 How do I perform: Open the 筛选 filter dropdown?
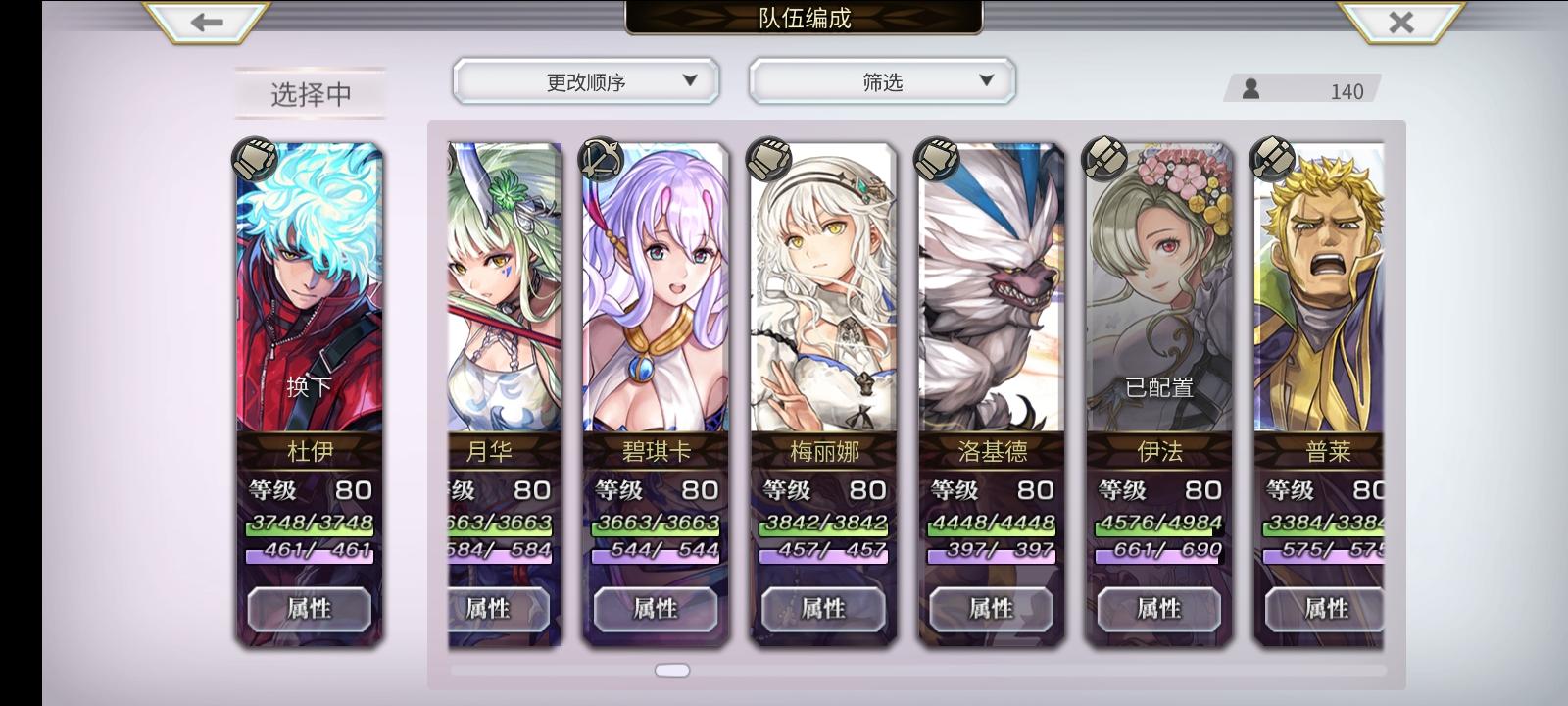881,81
